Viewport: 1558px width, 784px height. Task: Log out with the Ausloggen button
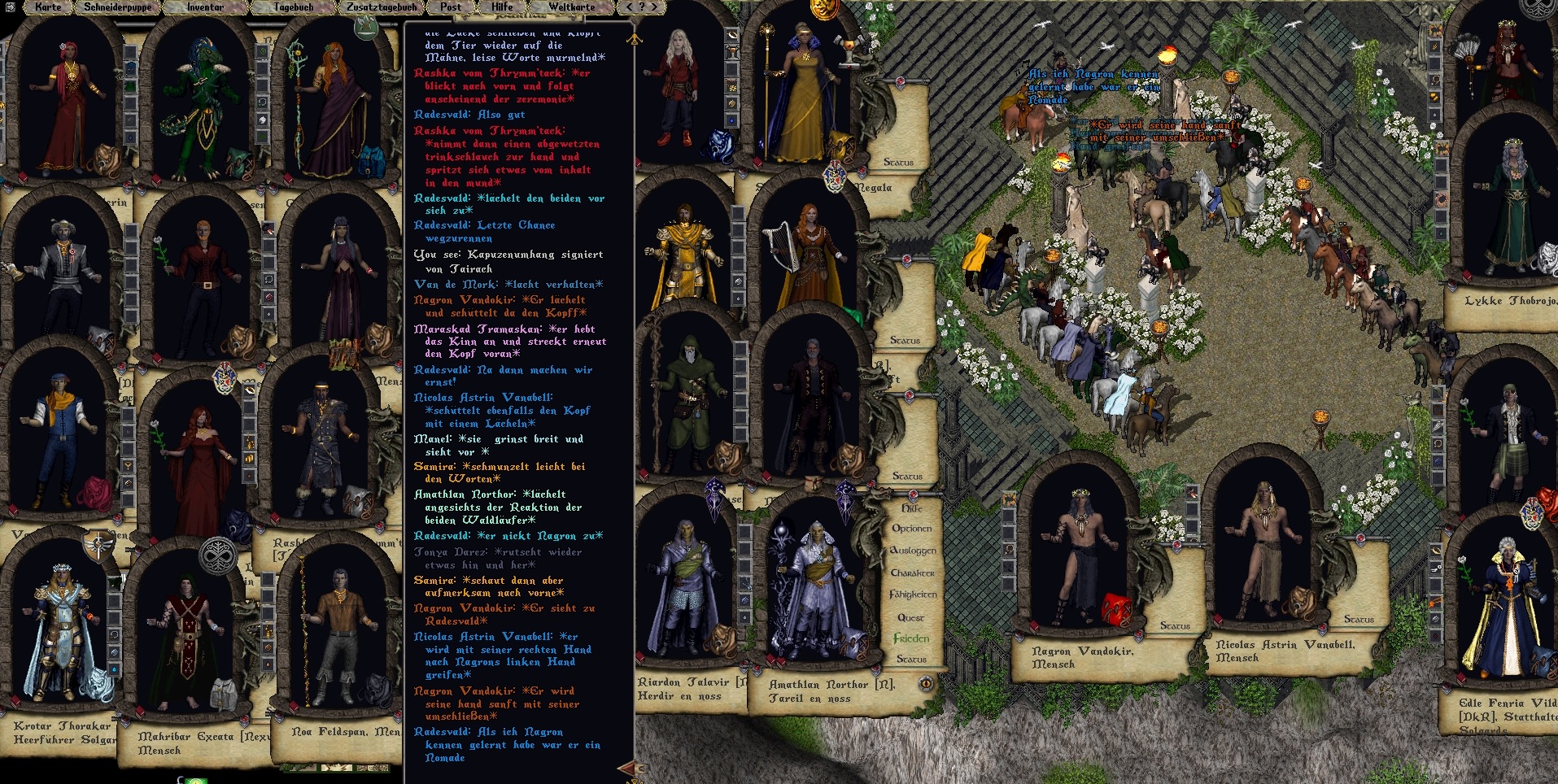[x=913, y=551]
